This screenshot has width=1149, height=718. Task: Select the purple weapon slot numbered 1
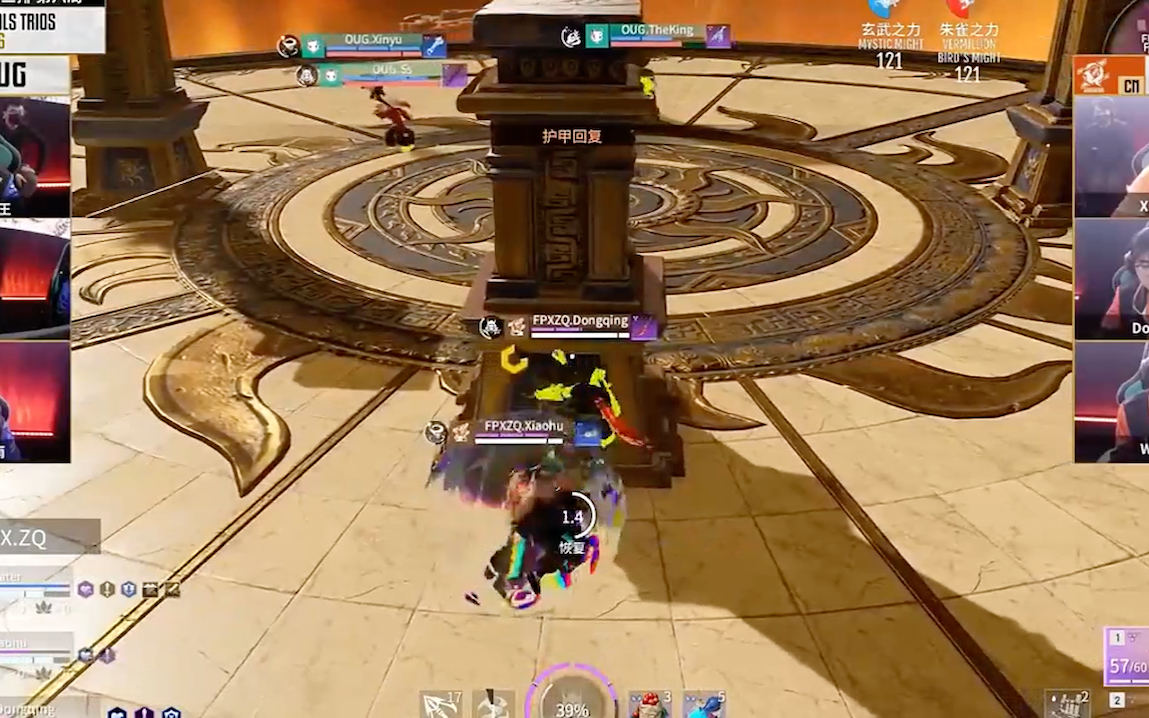[x=1127, y=657]
